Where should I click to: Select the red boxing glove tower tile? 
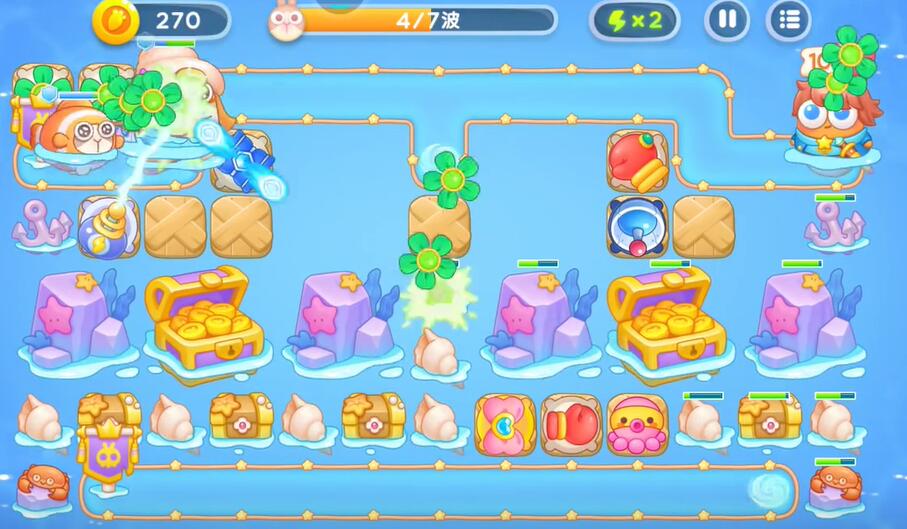pos(571,425)
